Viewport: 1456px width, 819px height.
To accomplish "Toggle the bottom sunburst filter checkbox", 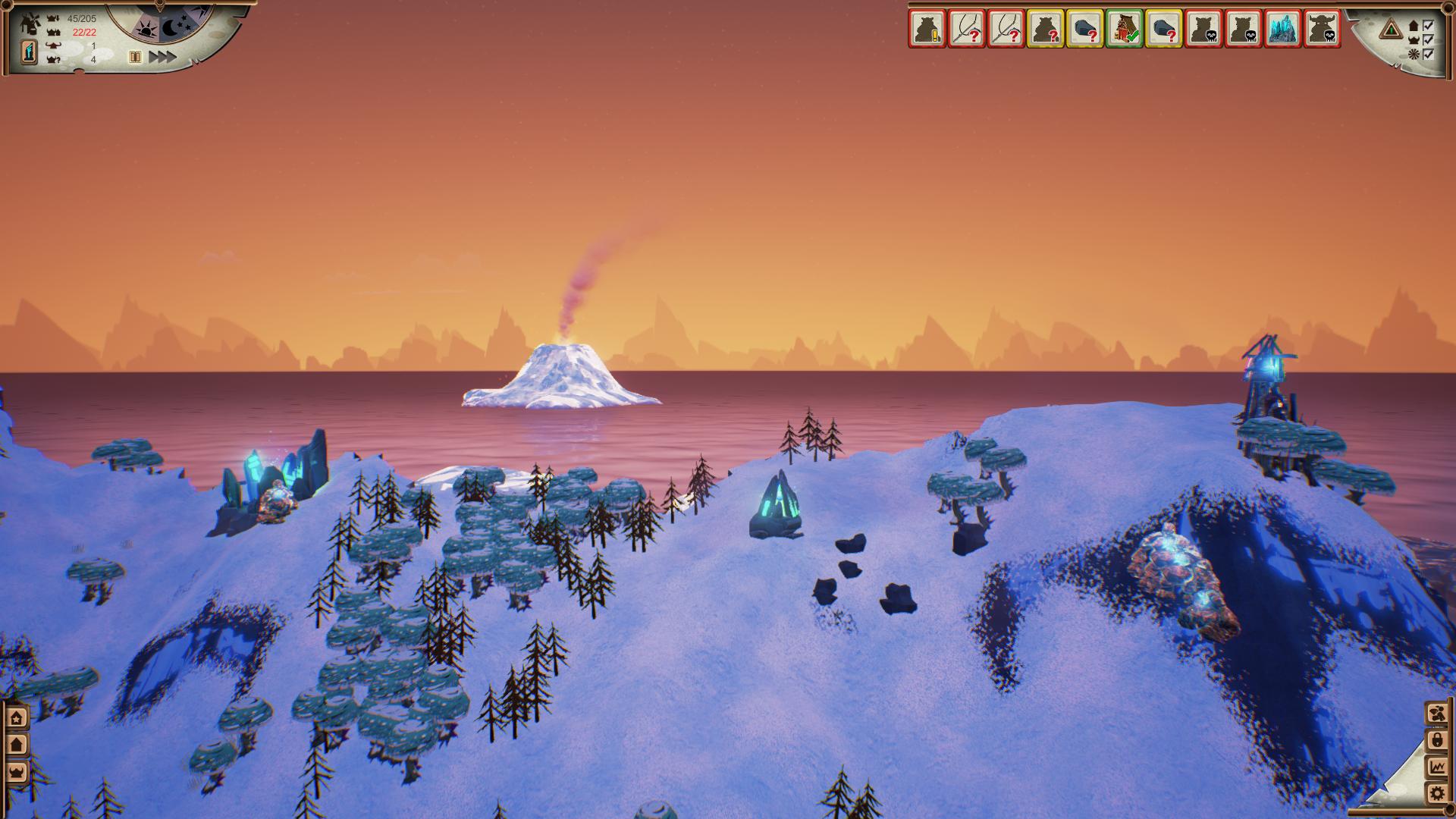I will [x=1429, y=54].
